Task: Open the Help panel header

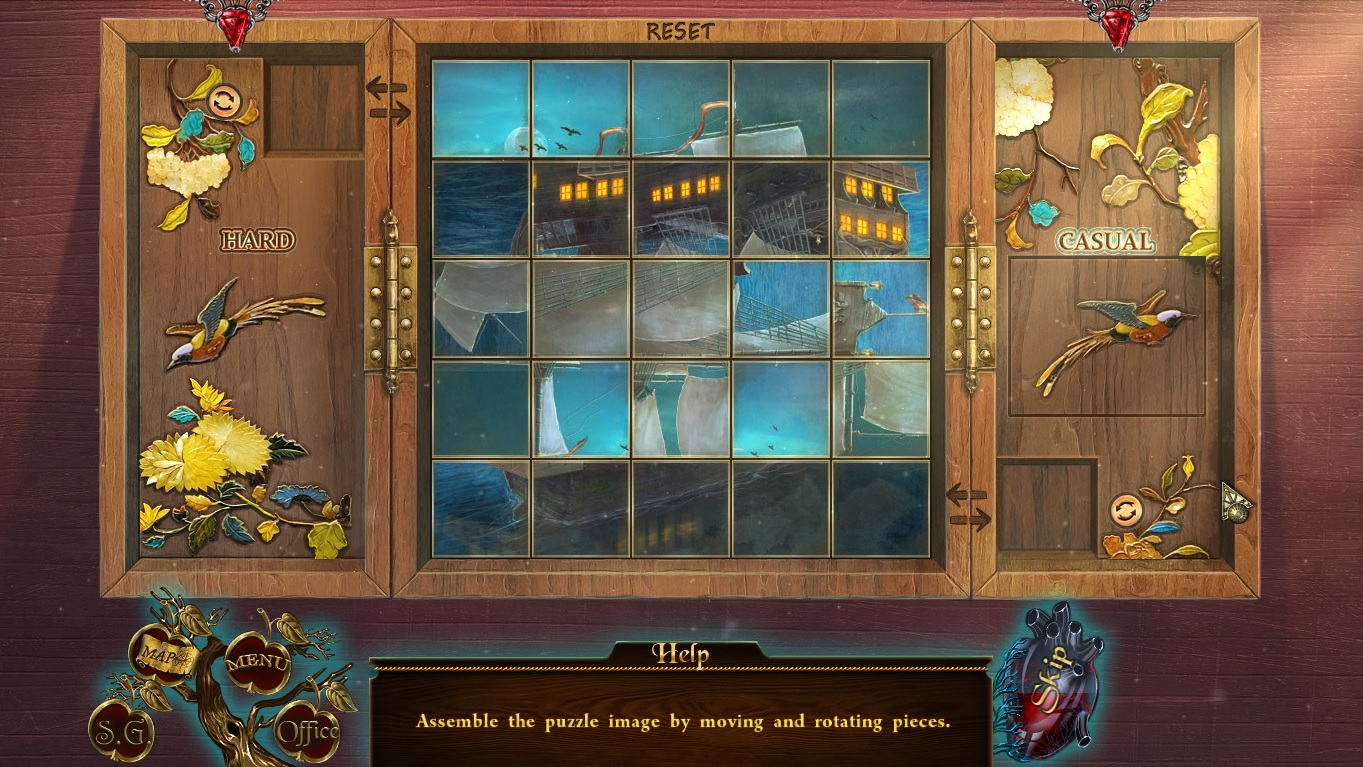Action: tap(682, 652)
